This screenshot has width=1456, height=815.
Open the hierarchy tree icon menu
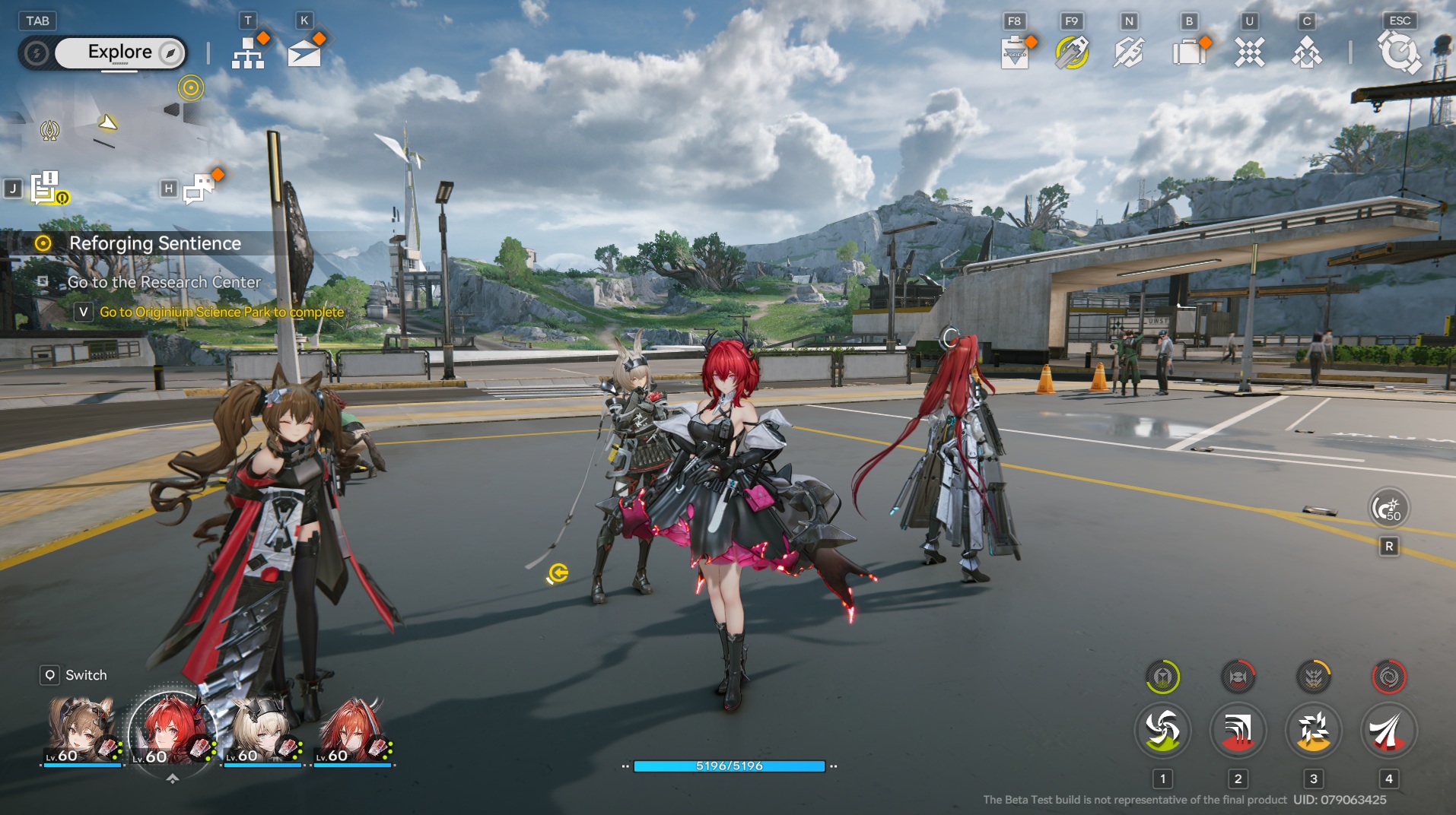pos(247,52)
